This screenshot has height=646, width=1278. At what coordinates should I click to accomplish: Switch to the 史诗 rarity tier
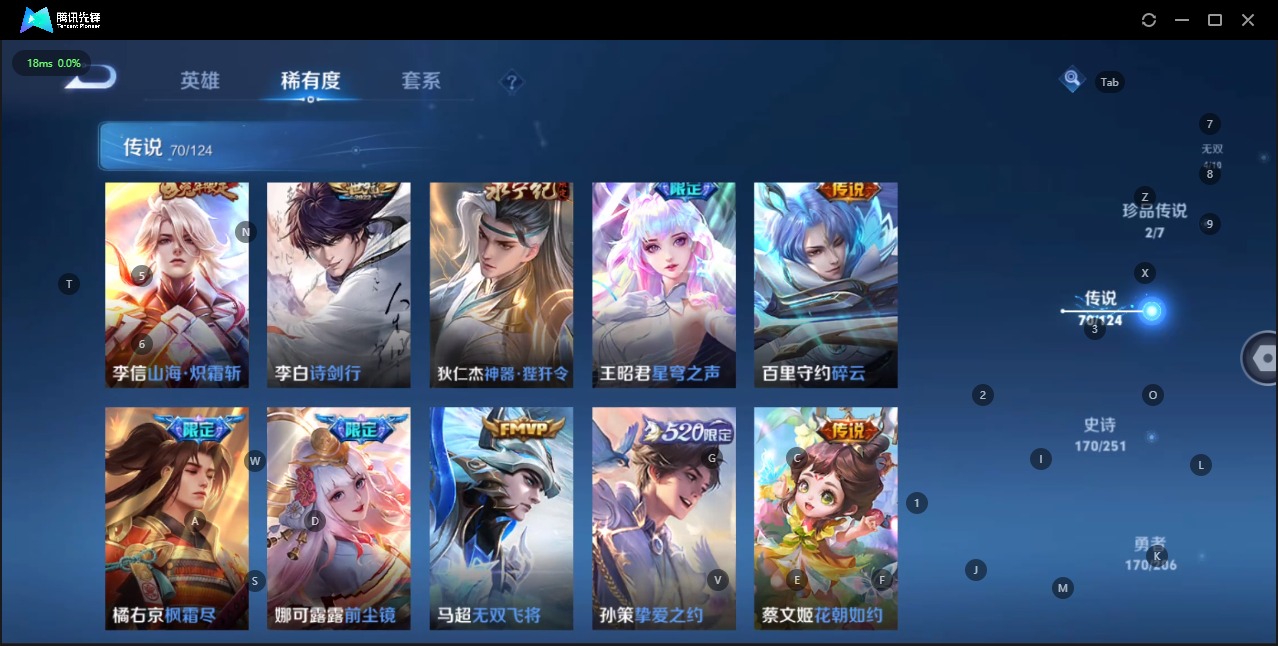pos(1100,434)
